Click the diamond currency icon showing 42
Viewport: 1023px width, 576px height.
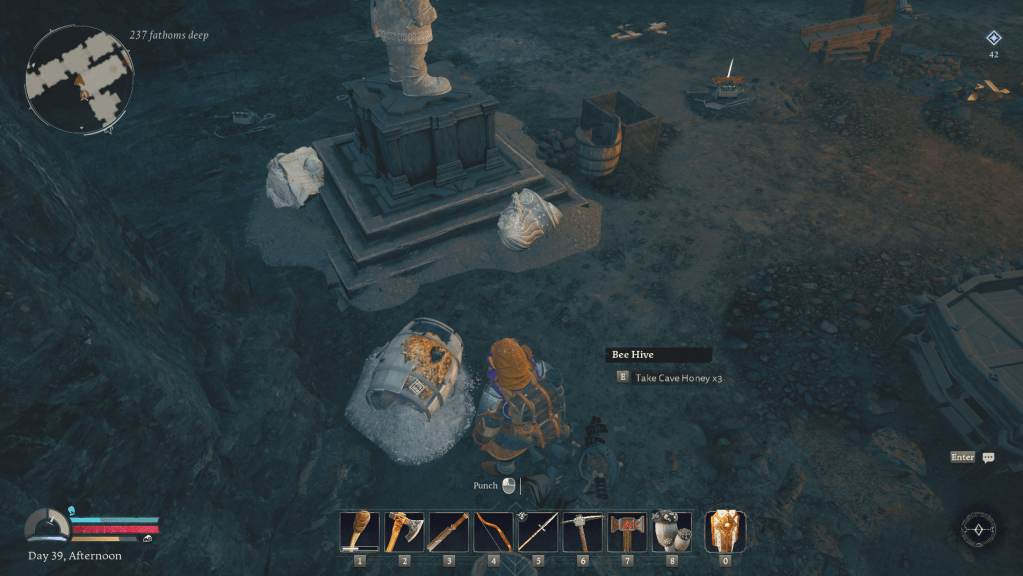click(x=993, y=38)
